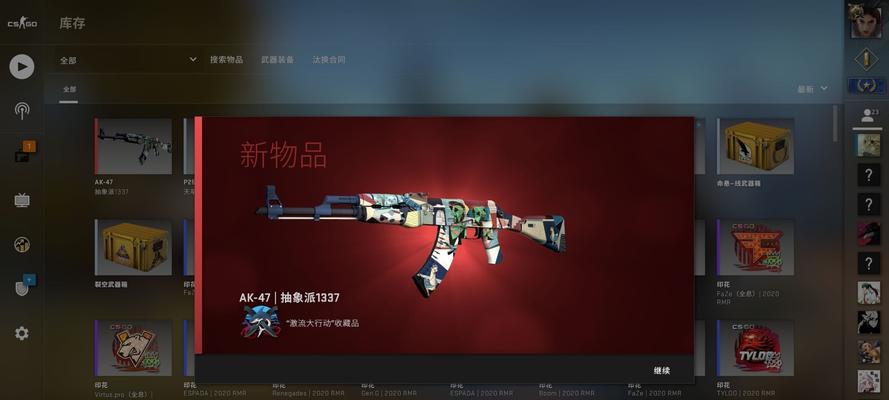Open the 最新 sort dropdown
The width and height of the screenshot is (889, 400).
tap(812, 89)
